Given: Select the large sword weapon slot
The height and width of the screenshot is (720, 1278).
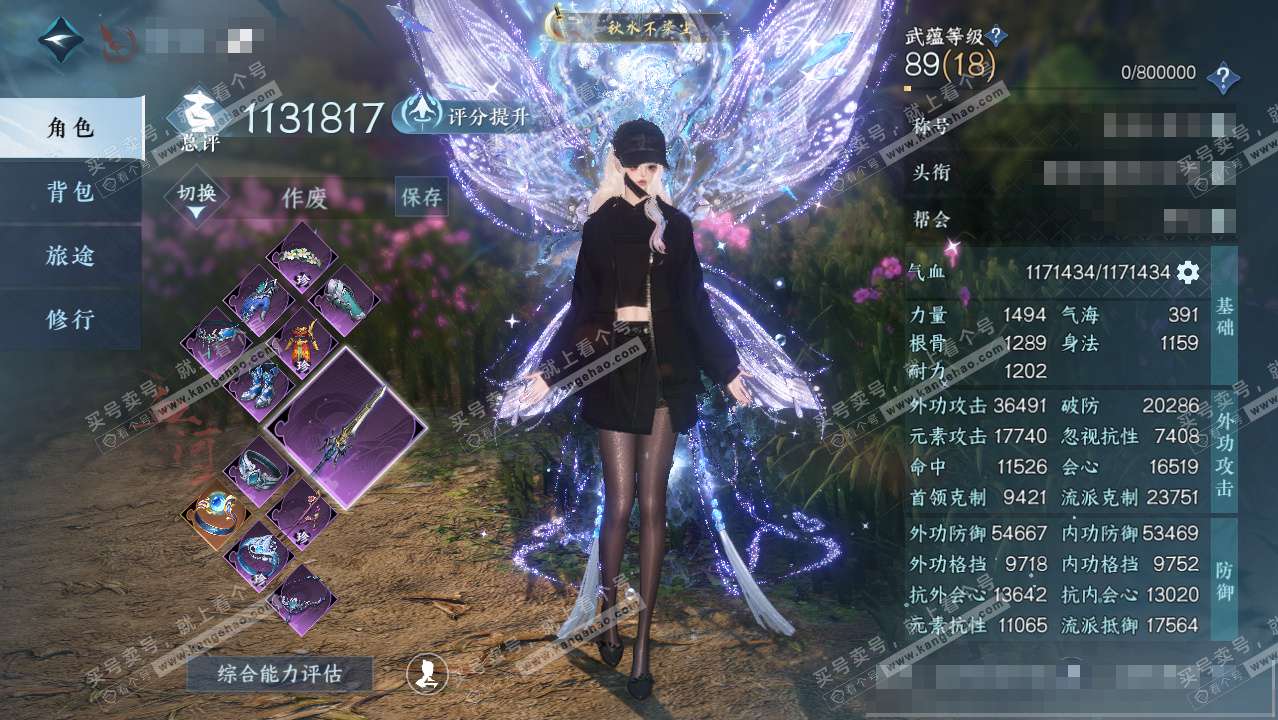Looking at the screenshot, I should (x=346, y=428).
